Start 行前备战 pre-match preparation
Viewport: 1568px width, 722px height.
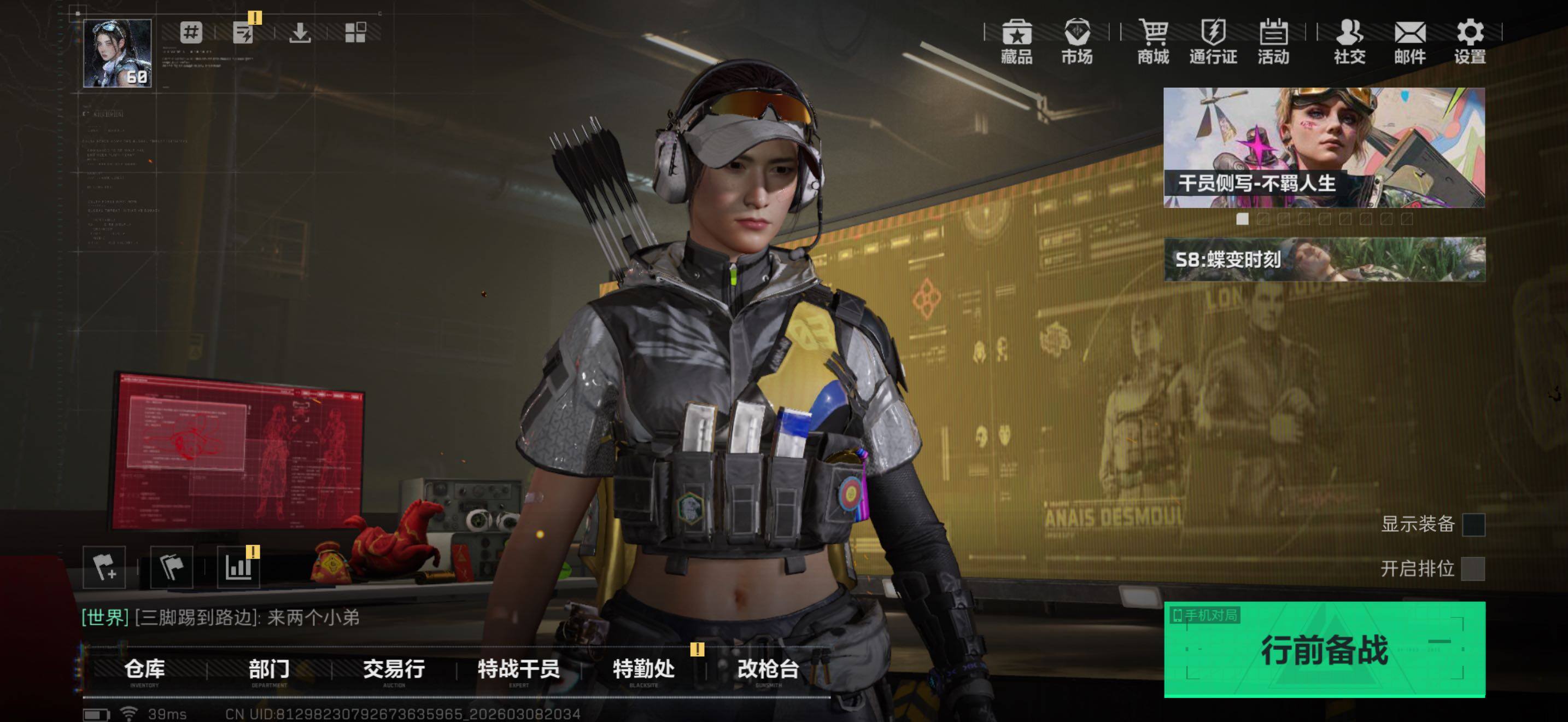1324,649
